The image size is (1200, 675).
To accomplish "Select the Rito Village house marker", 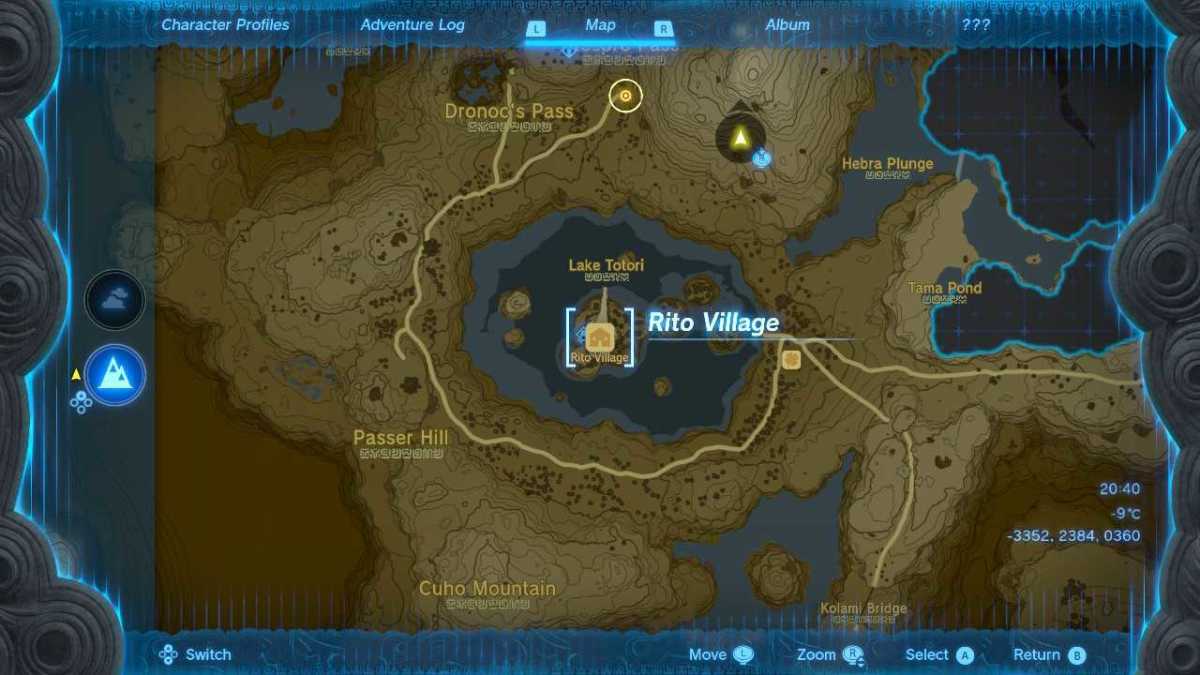I will (x=600, y=337).
